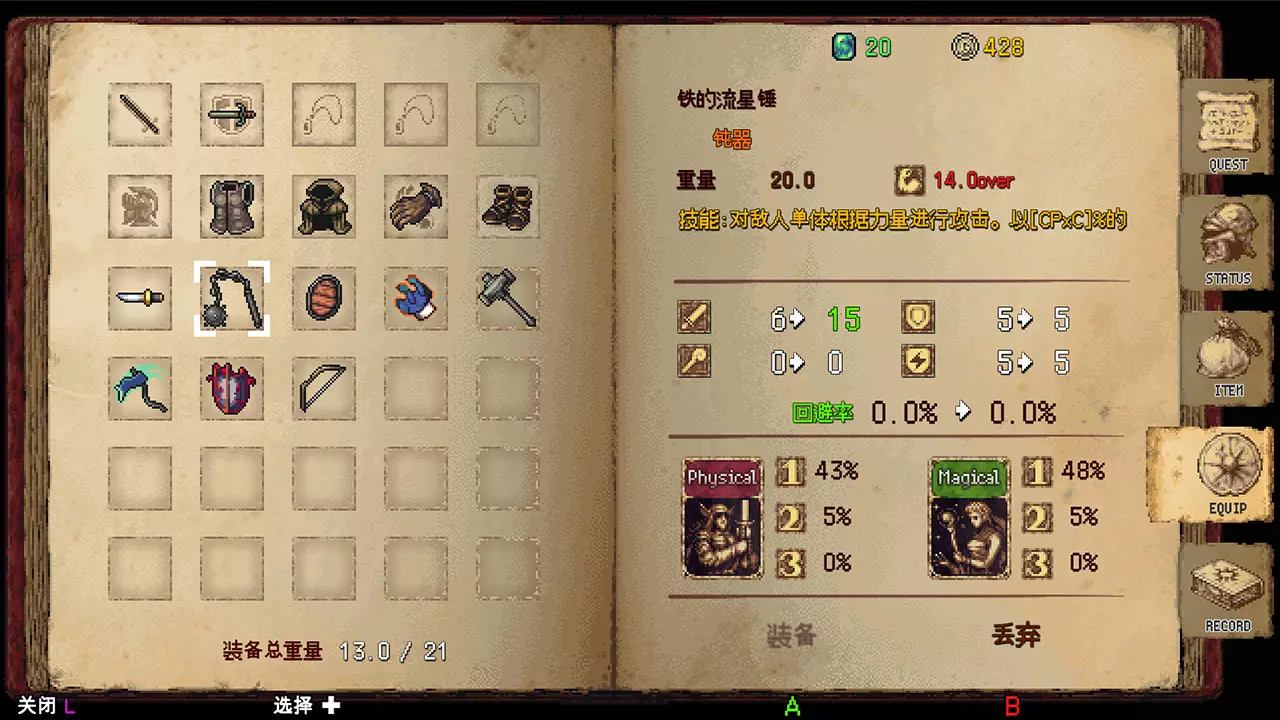The height and width of the screenshot is (720, 1280).
Task: Click the Physical damage type card
Action: click(x=722, y=517)
